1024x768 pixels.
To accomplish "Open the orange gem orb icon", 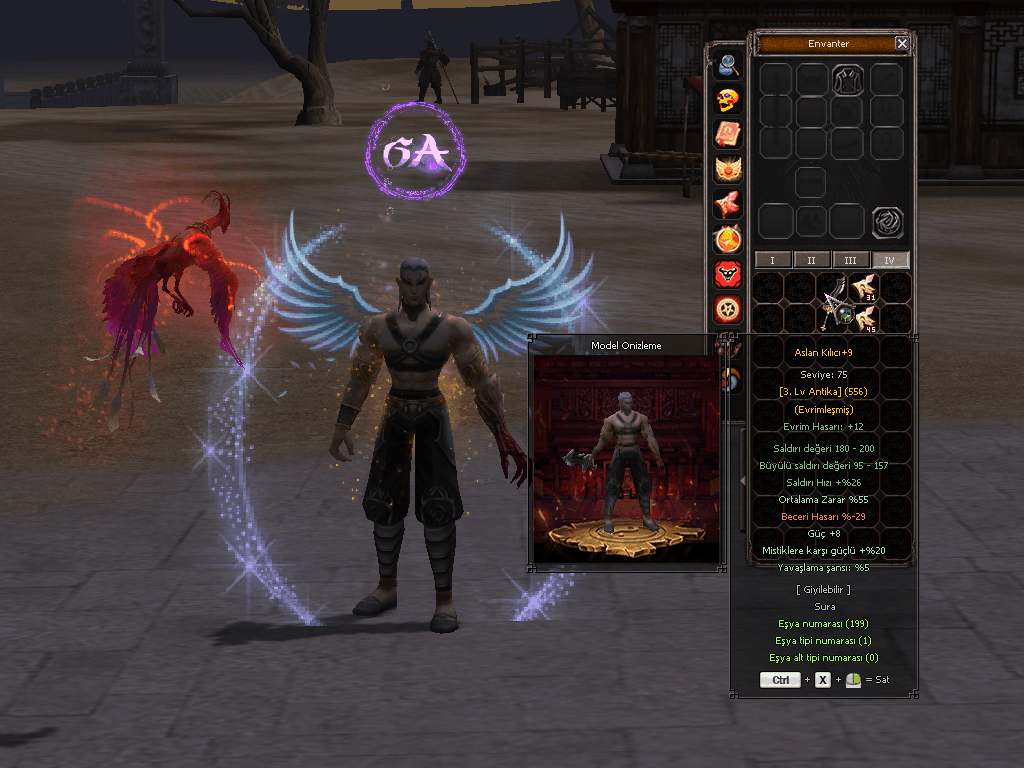I will (727, 240).
